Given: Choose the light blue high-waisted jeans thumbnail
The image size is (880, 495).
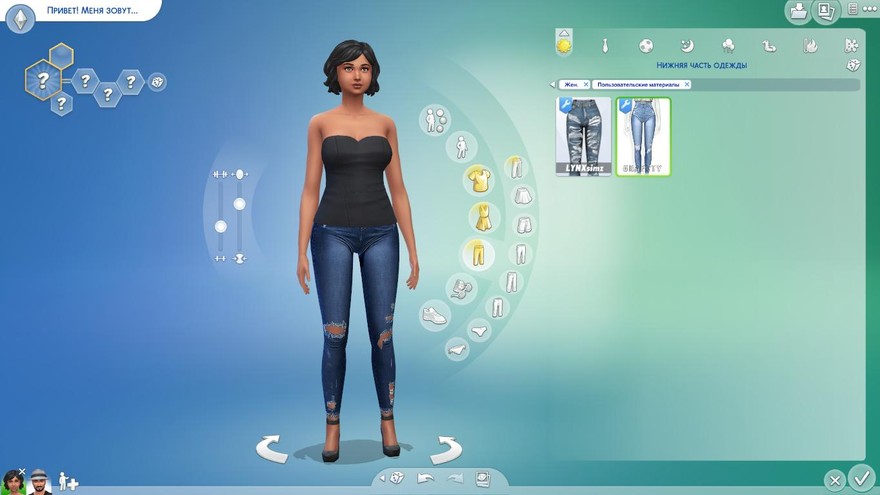Looking at the screenshot, I should [x=643, y=136].
